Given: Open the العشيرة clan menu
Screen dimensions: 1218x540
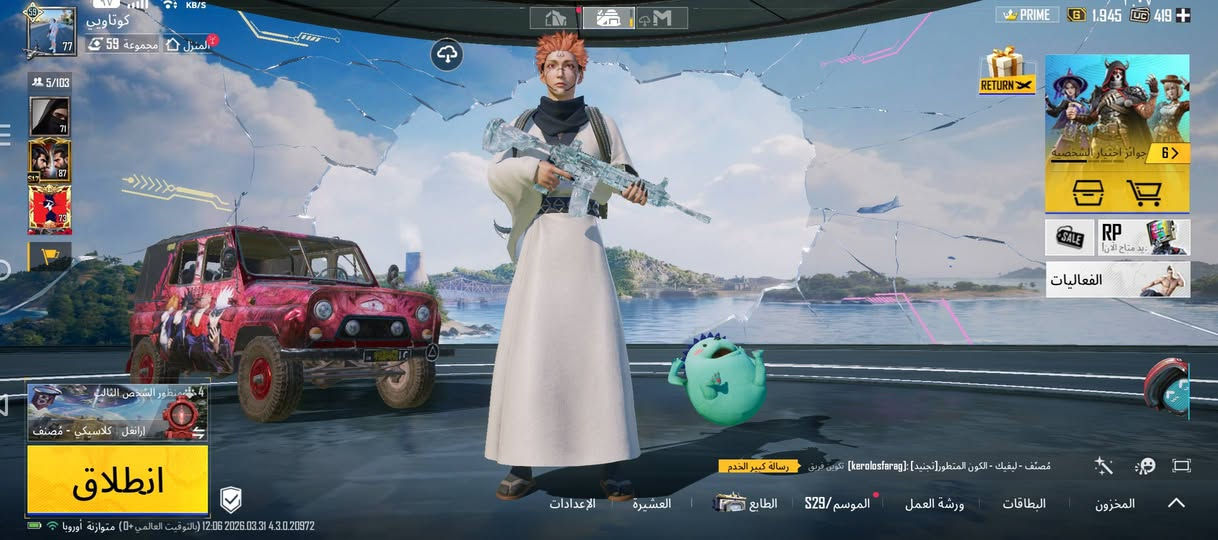Looking at the screenshot, I should click(x=651, y=504).
